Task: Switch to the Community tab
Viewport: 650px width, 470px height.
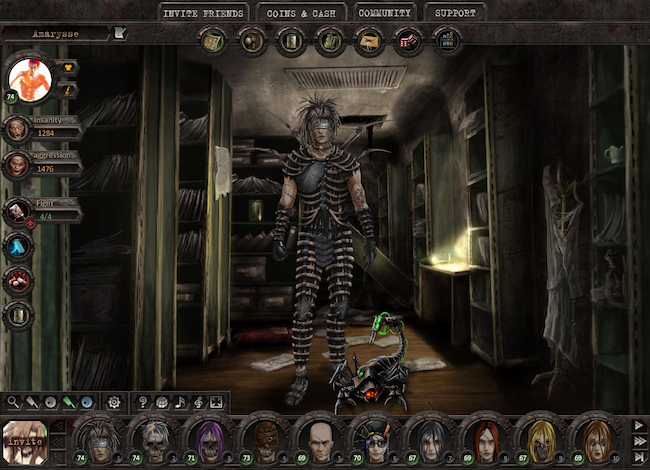Action: tap(385, 13)
